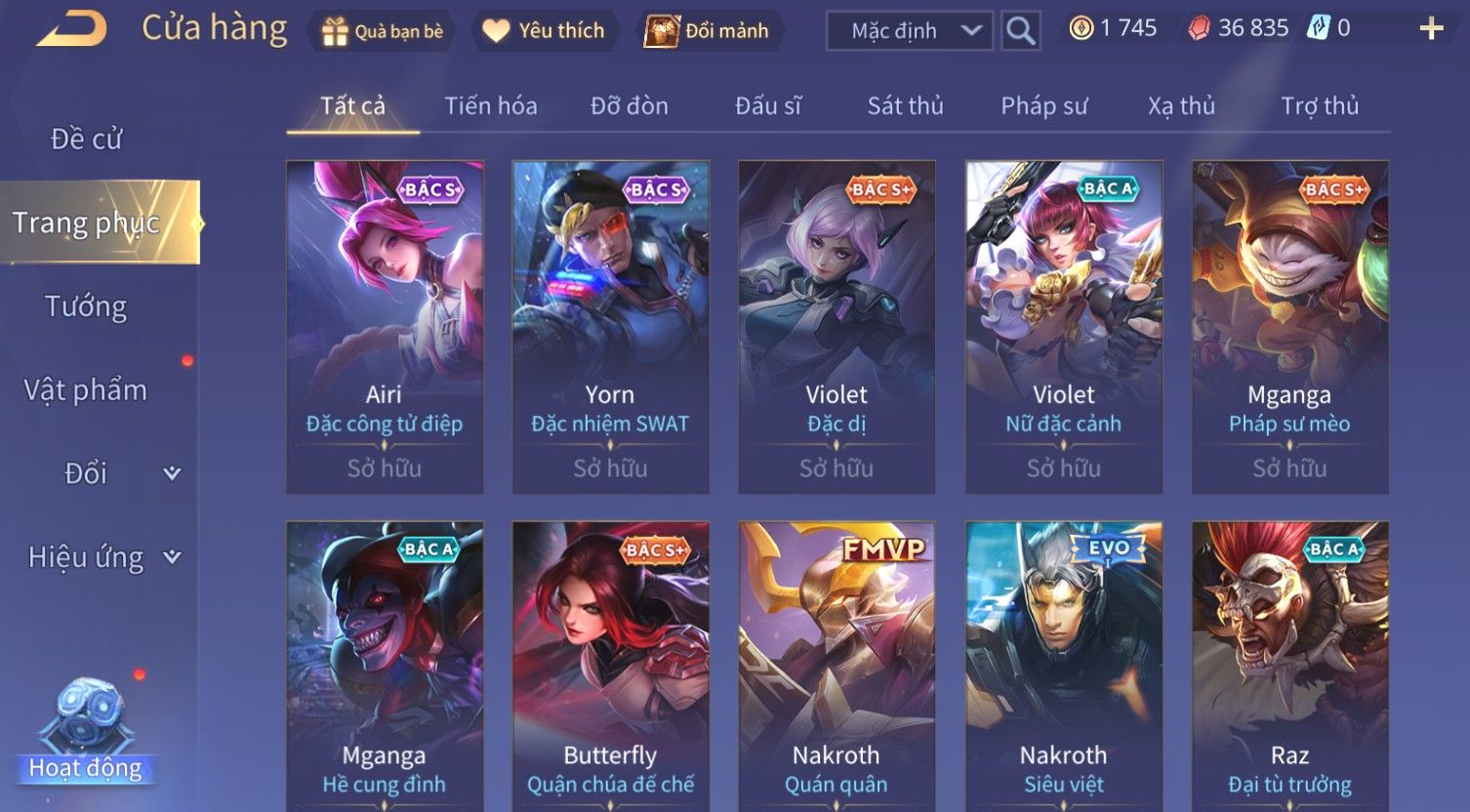Image resolution: width=1470 pixels, height=812 pixels.
Task: Expand the Hiệu ứng sidebar menu
Action: pos(102,557)
